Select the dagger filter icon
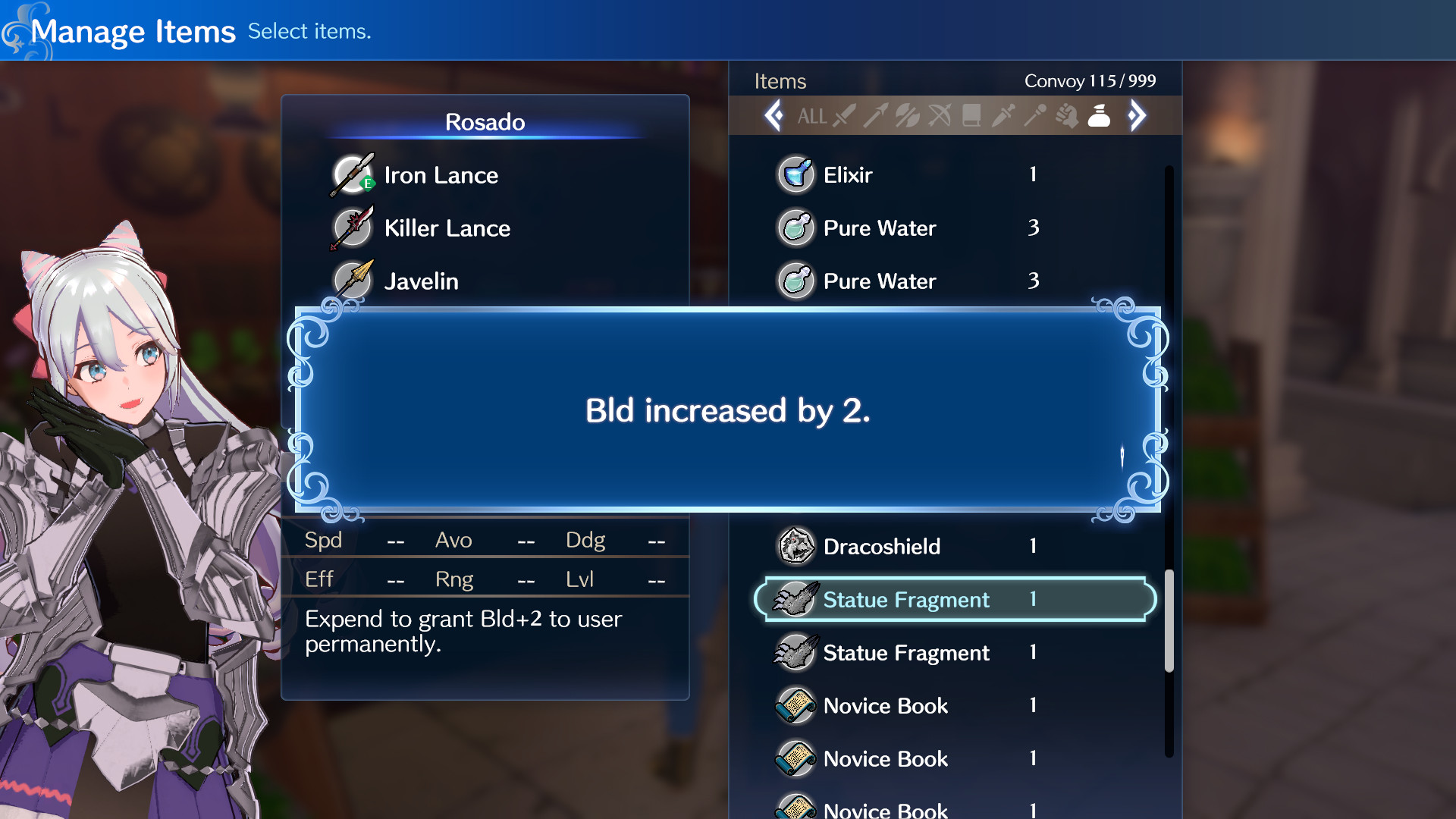Viewport: 1456px width, 819px height. point(1003,116)
